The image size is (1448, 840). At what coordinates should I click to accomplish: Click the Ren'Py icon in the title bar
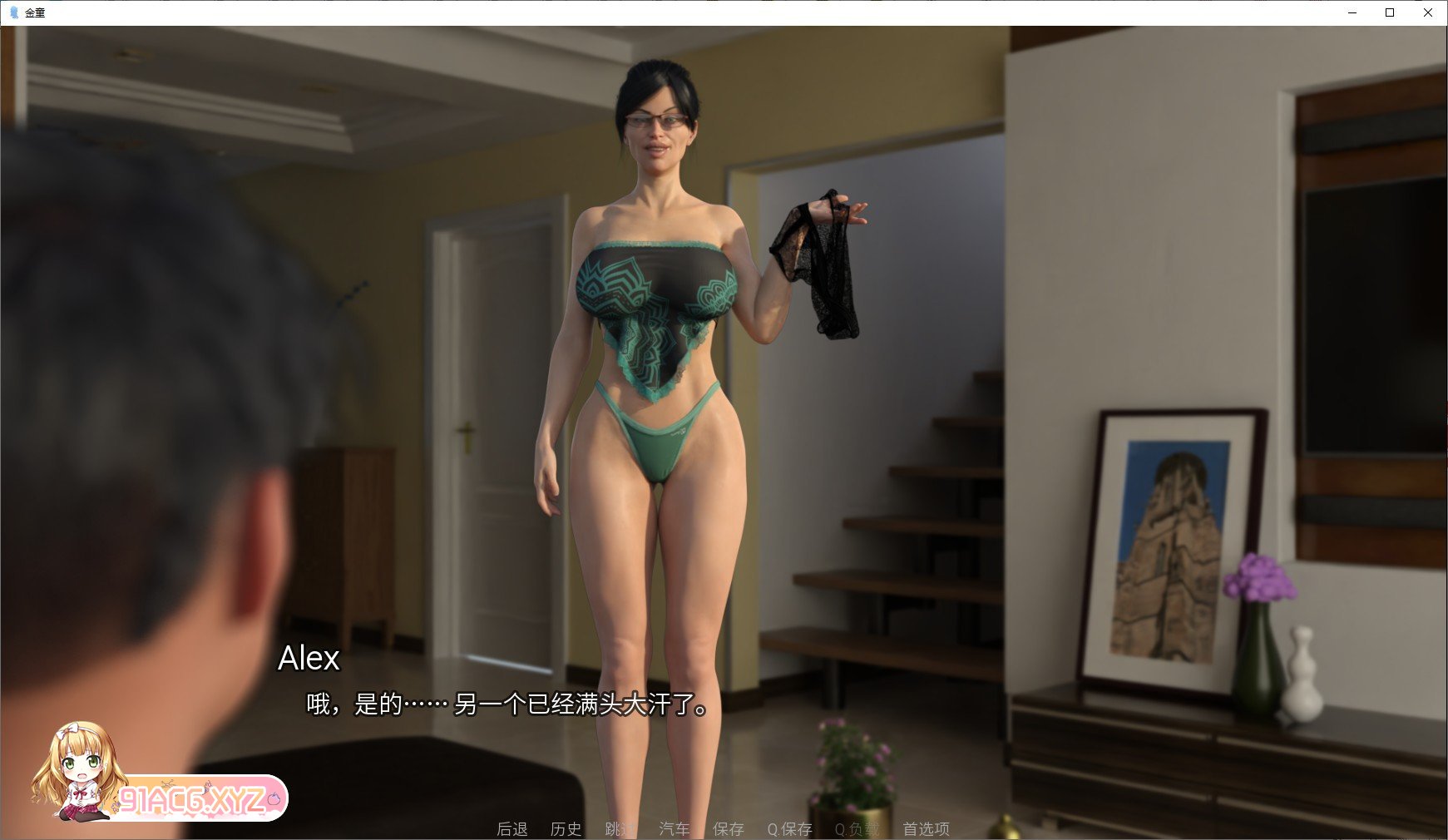(x=12, y=13)
